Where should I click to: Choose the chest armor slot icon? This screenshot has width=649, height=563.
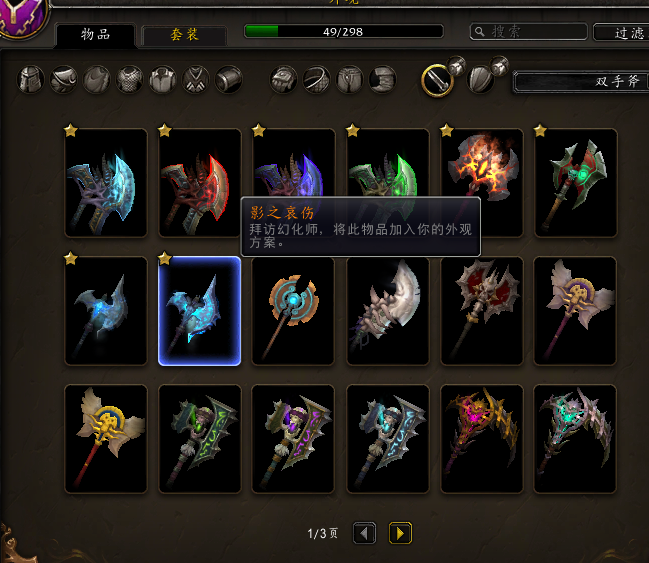(x=130, y=79)
